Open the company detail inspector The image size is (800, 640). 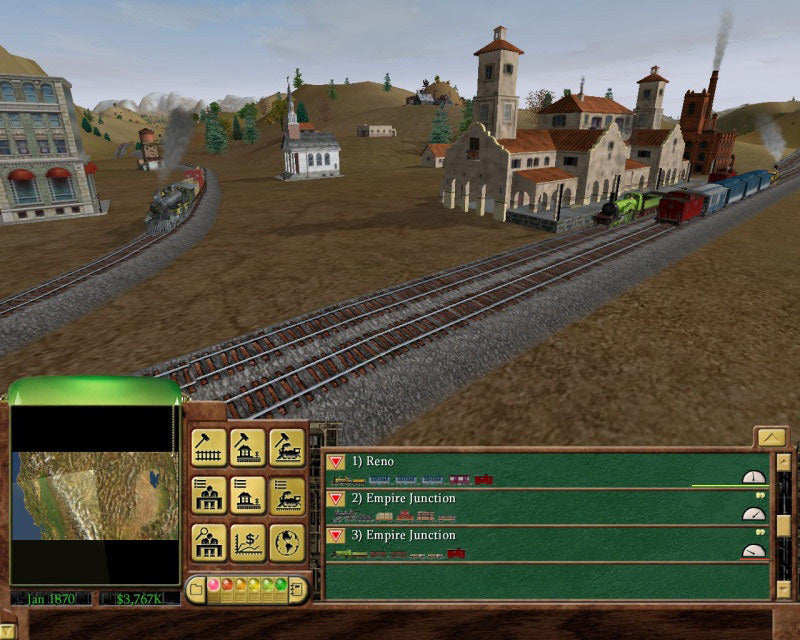click(x=209, y=542)
